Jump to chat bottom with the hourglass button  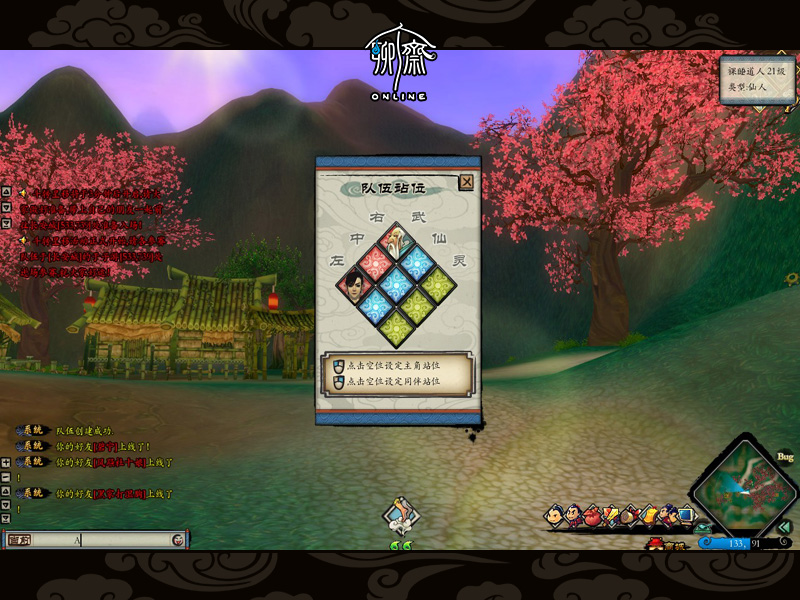click(x=6, y=520)
